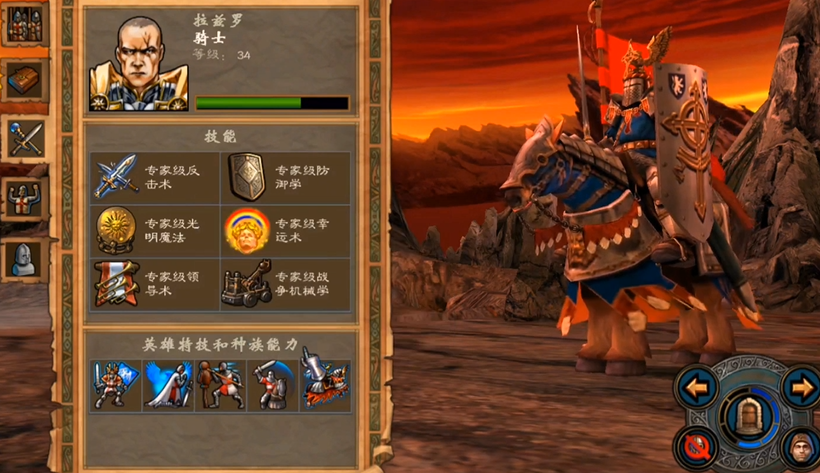Viewport: 820px width, 473px height.
Task: Choose the red banner leadership skill
Action: click(x=116, y=284)
